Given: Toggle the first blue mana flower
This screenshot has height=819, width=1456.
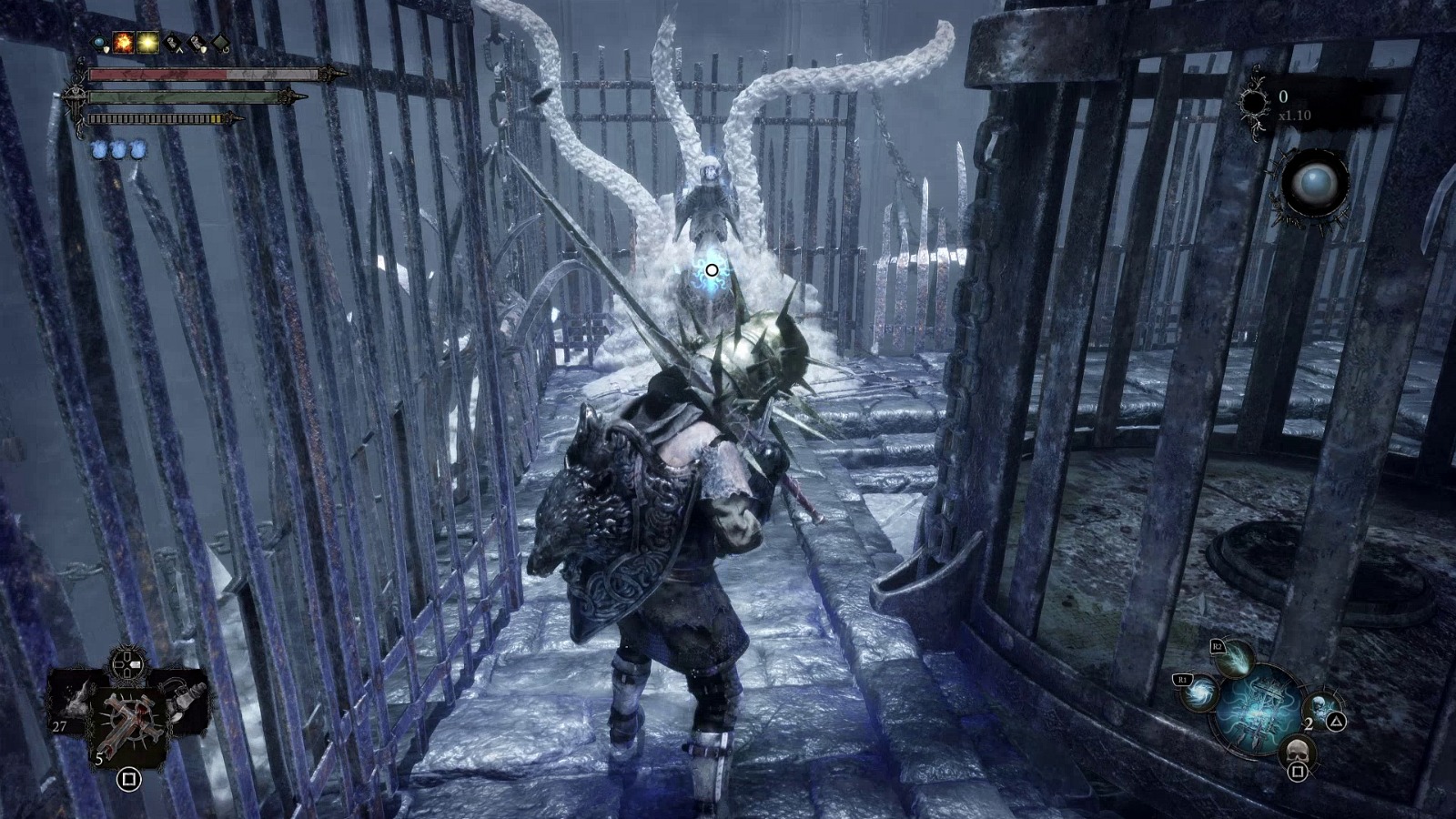Looking at the screenshot, I should coord(98,149).
